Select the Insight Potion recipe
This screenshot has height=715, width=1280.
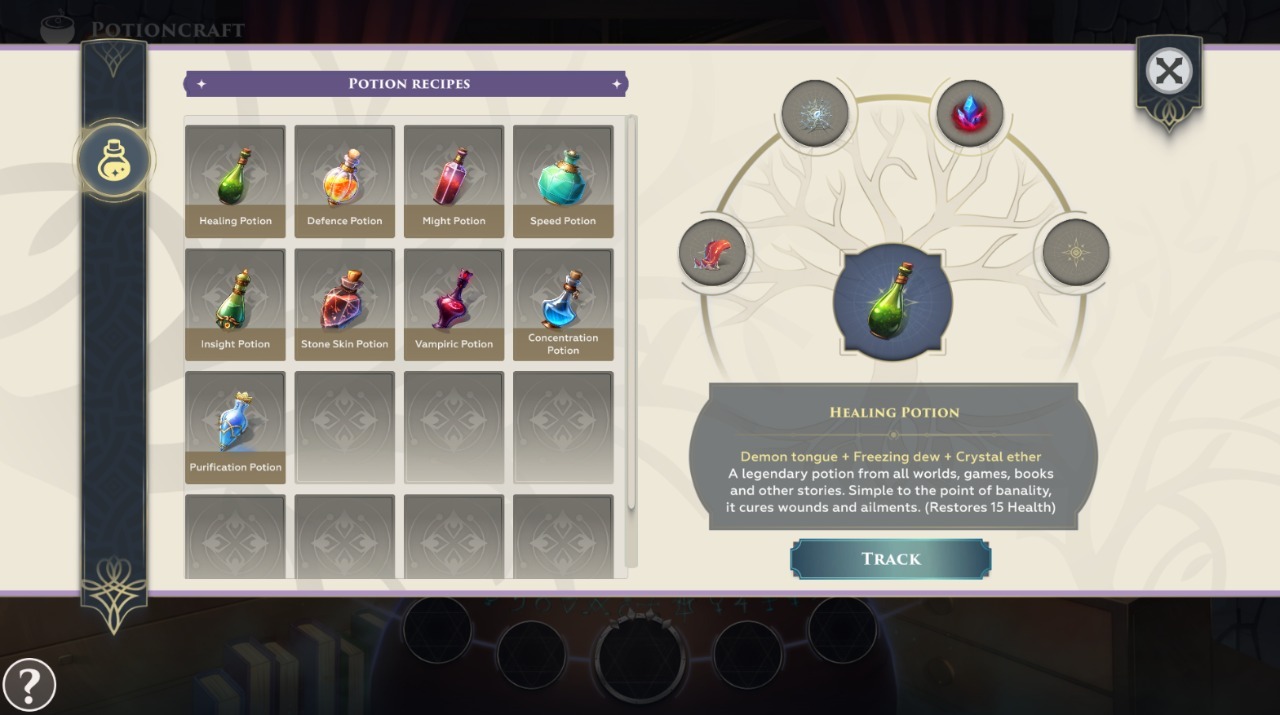(x=235, y=304)
